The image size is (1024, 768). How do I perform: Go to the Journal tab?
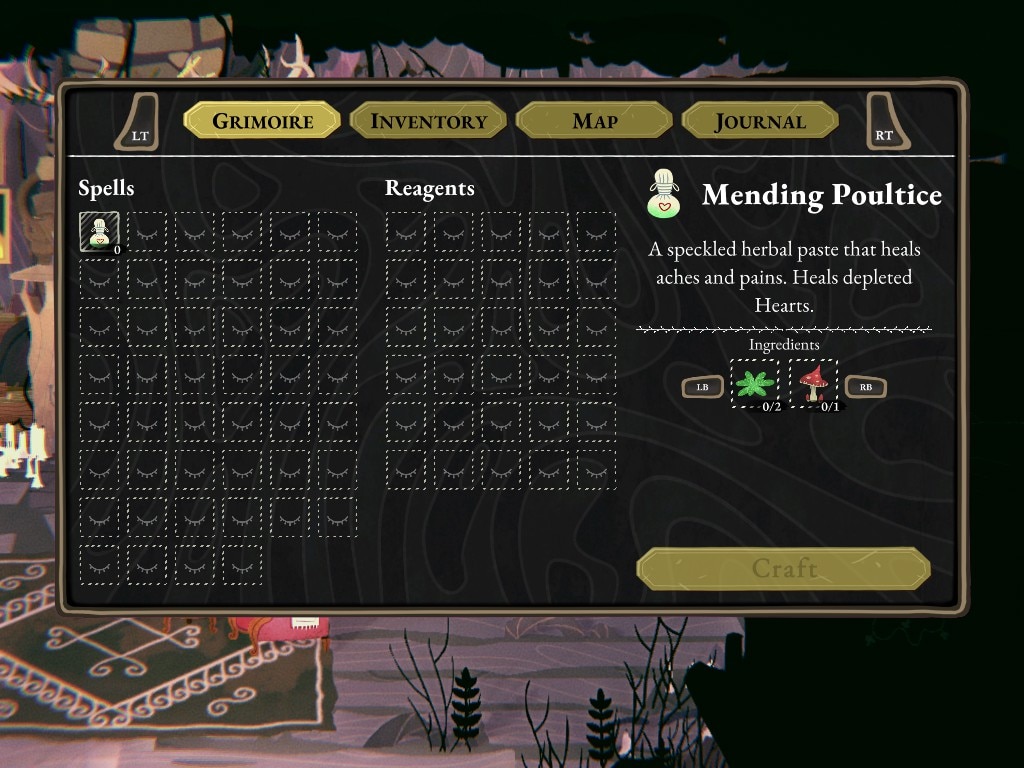click(x=759, y=121)
